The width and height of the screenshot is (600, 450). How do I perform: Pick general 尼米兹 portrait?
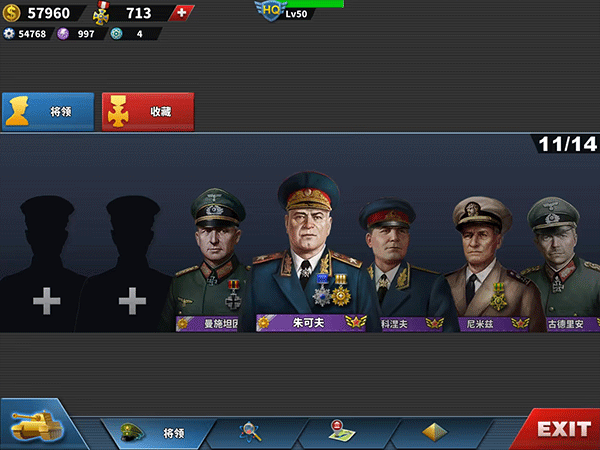(x=483, y=260)
